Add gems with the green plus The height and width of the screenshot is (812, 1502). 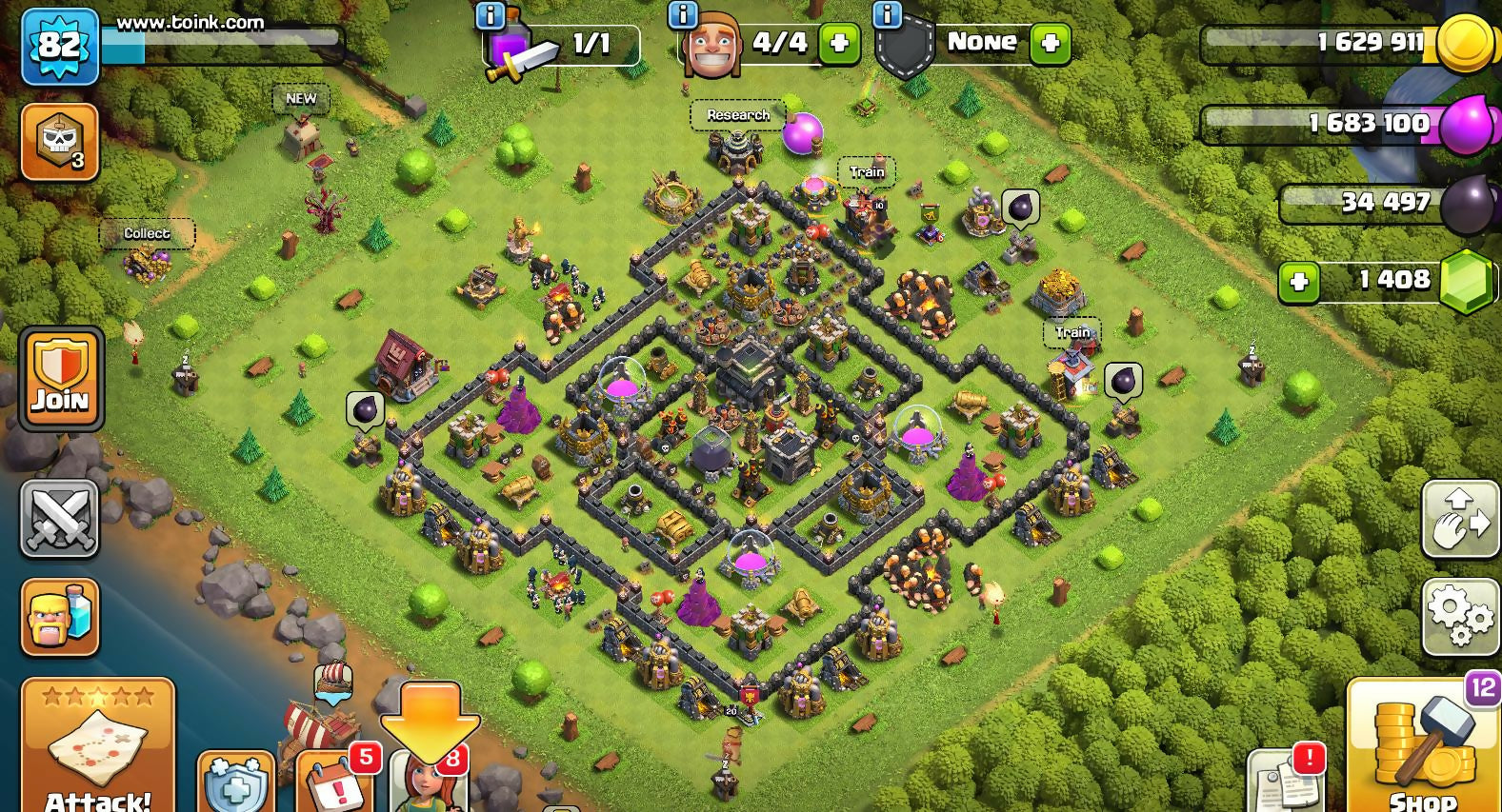[x=1298, y=282]
